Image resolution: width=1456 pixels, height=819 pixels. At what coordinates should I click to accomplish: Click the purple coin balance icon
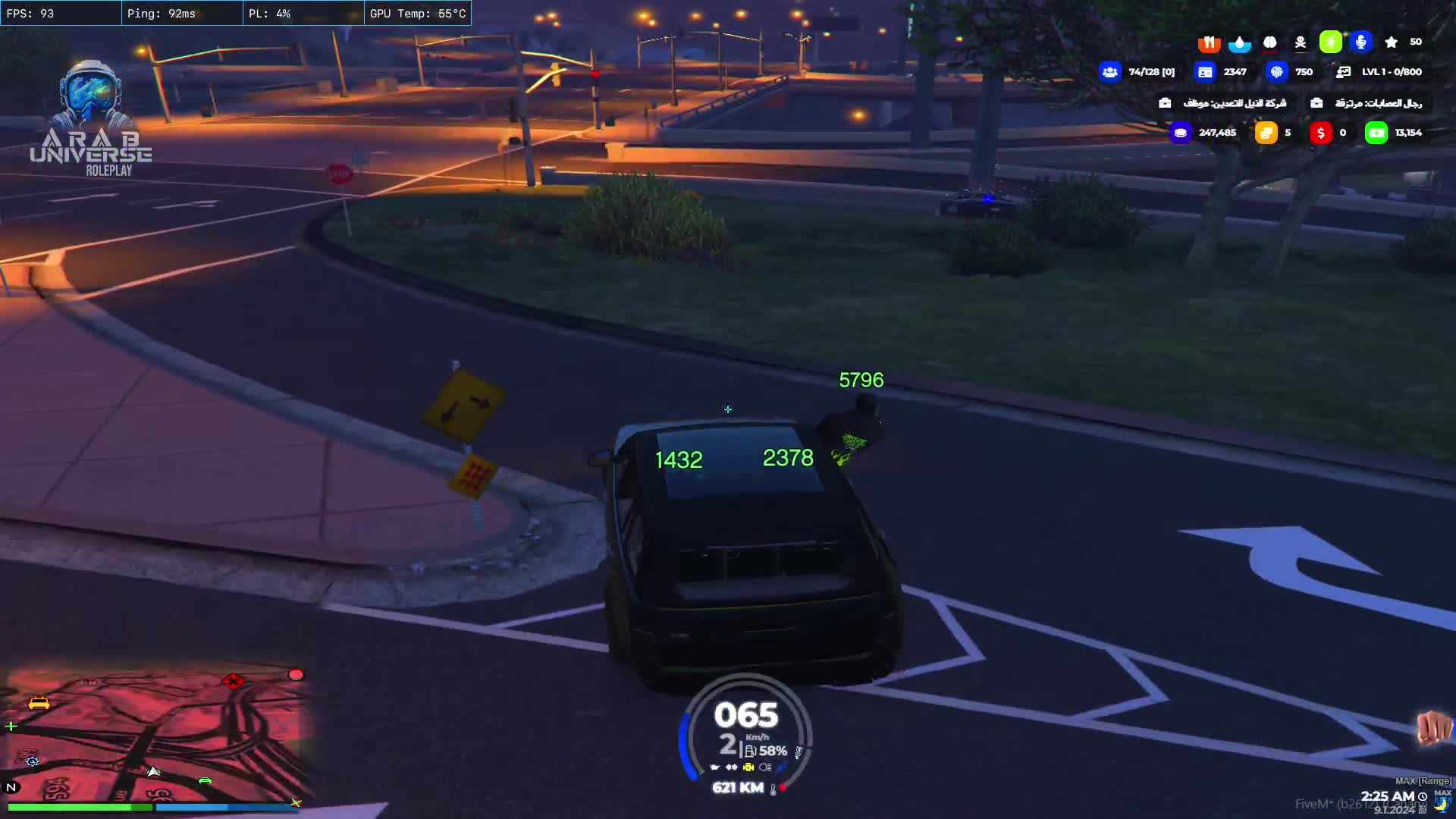(1180, 133)
